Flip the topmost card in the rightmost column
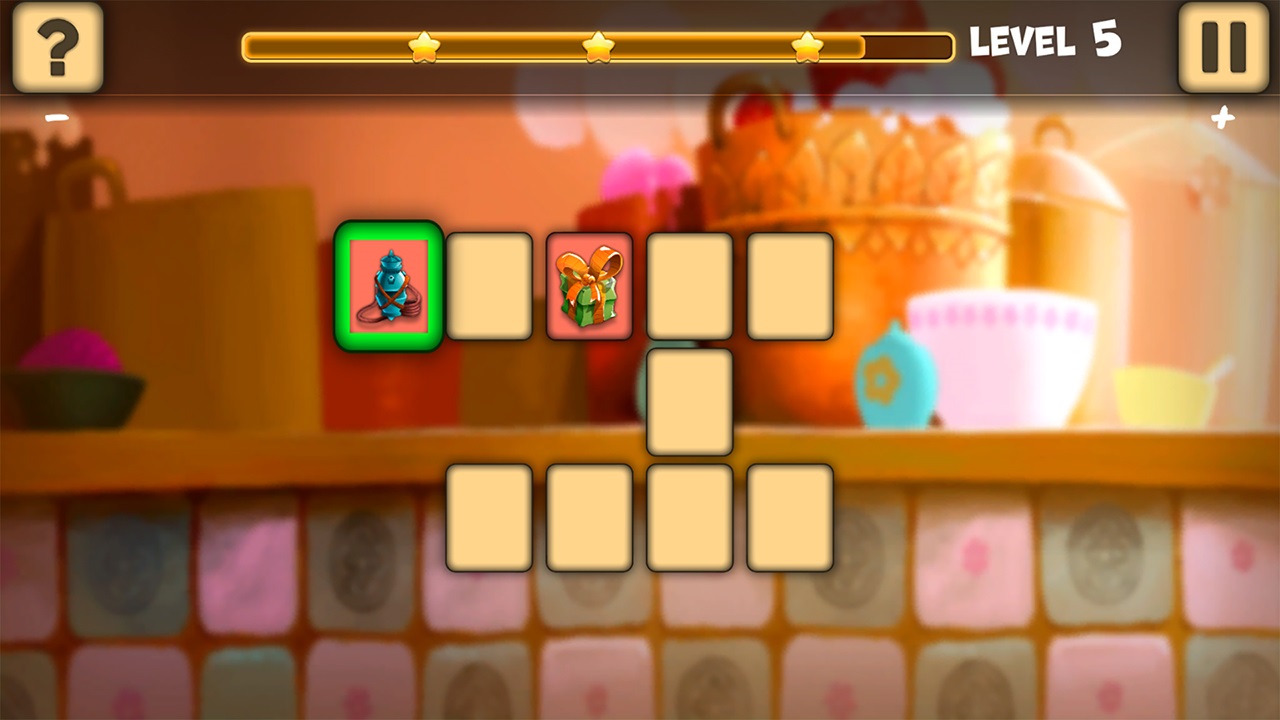This screenshot has width=1280, height=720. tap(788, 287)
